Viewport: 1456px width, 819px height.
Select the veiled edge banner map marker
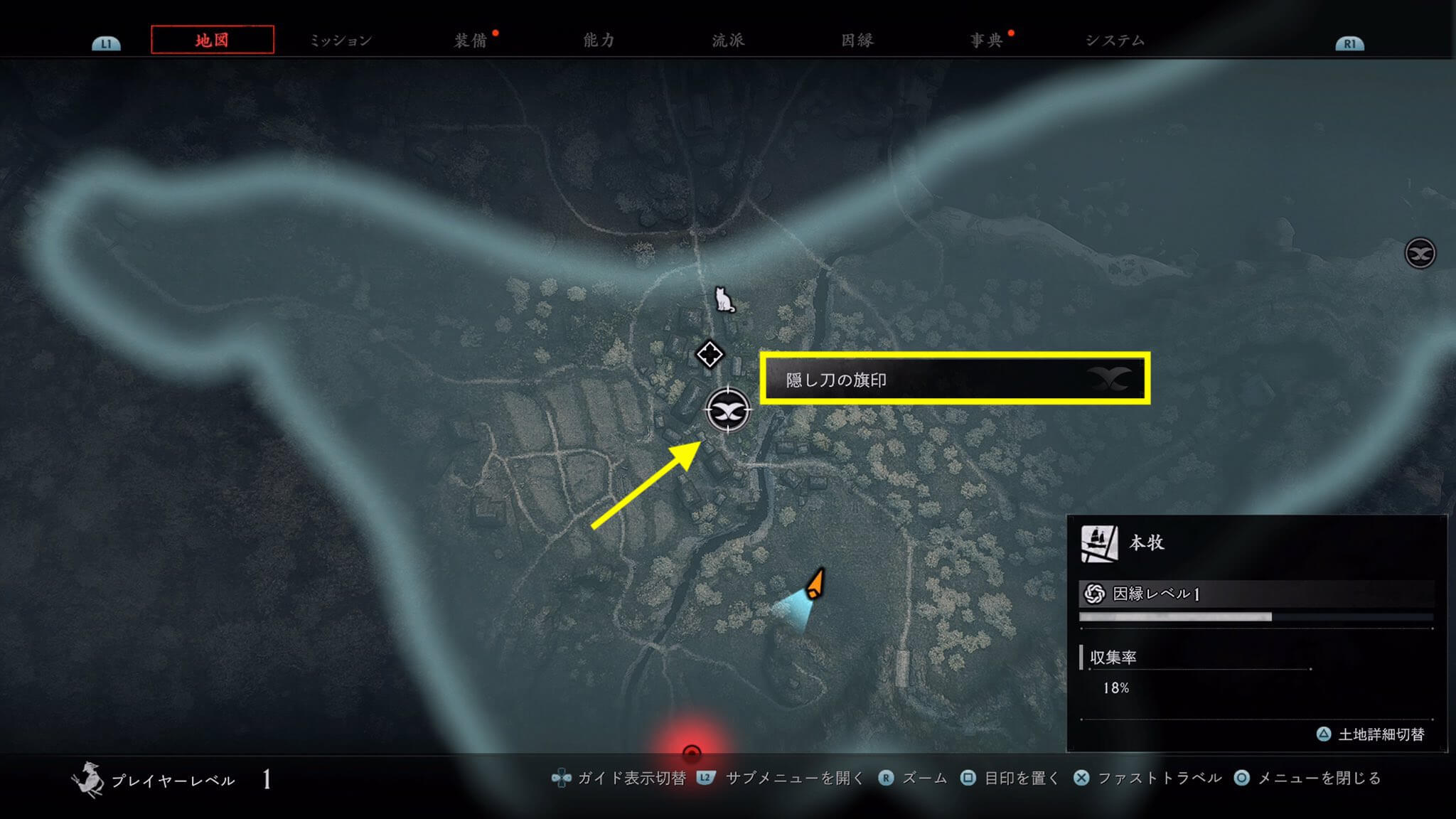728,411
